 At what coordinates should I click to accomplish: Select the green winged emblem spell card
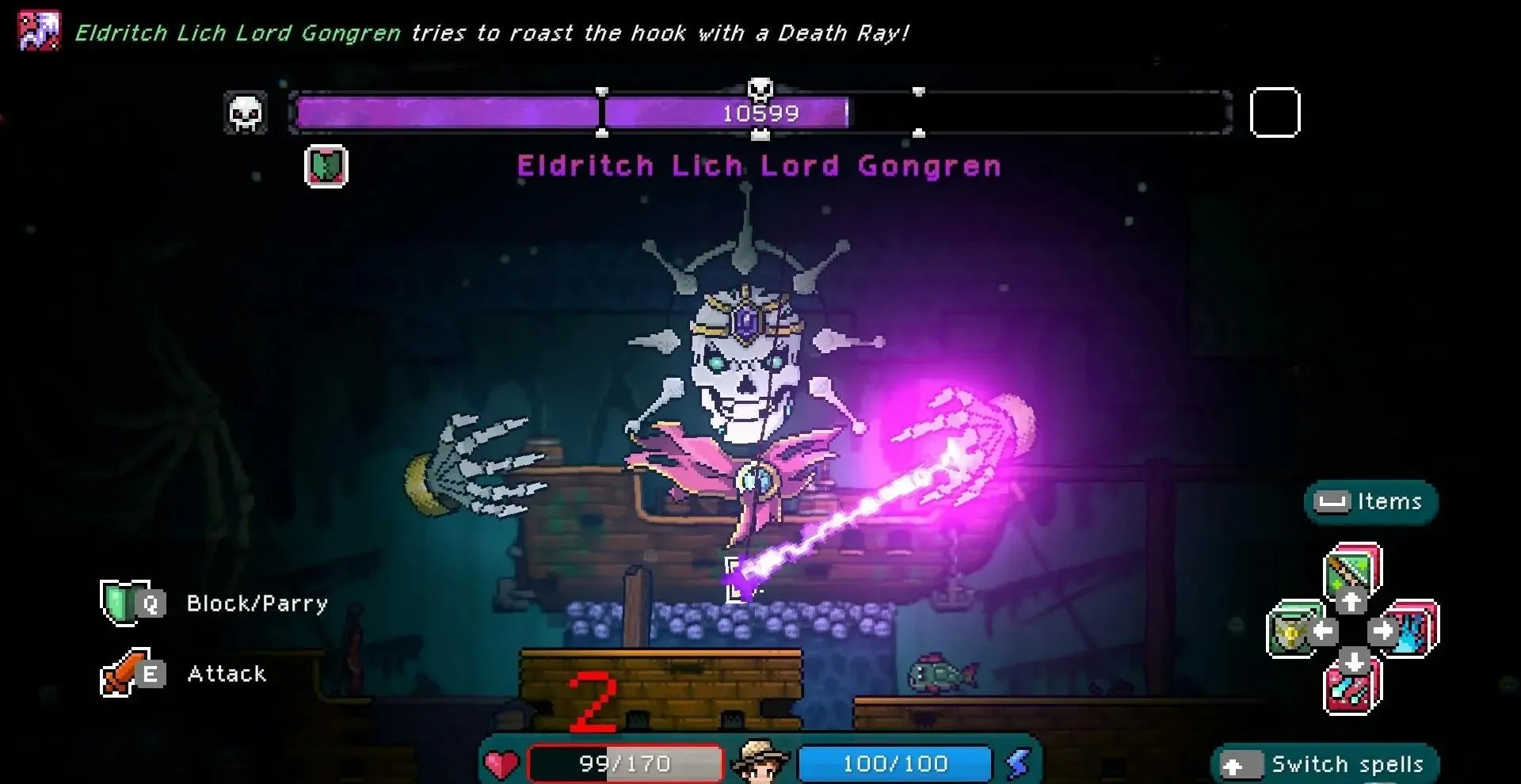point(1293,631)
